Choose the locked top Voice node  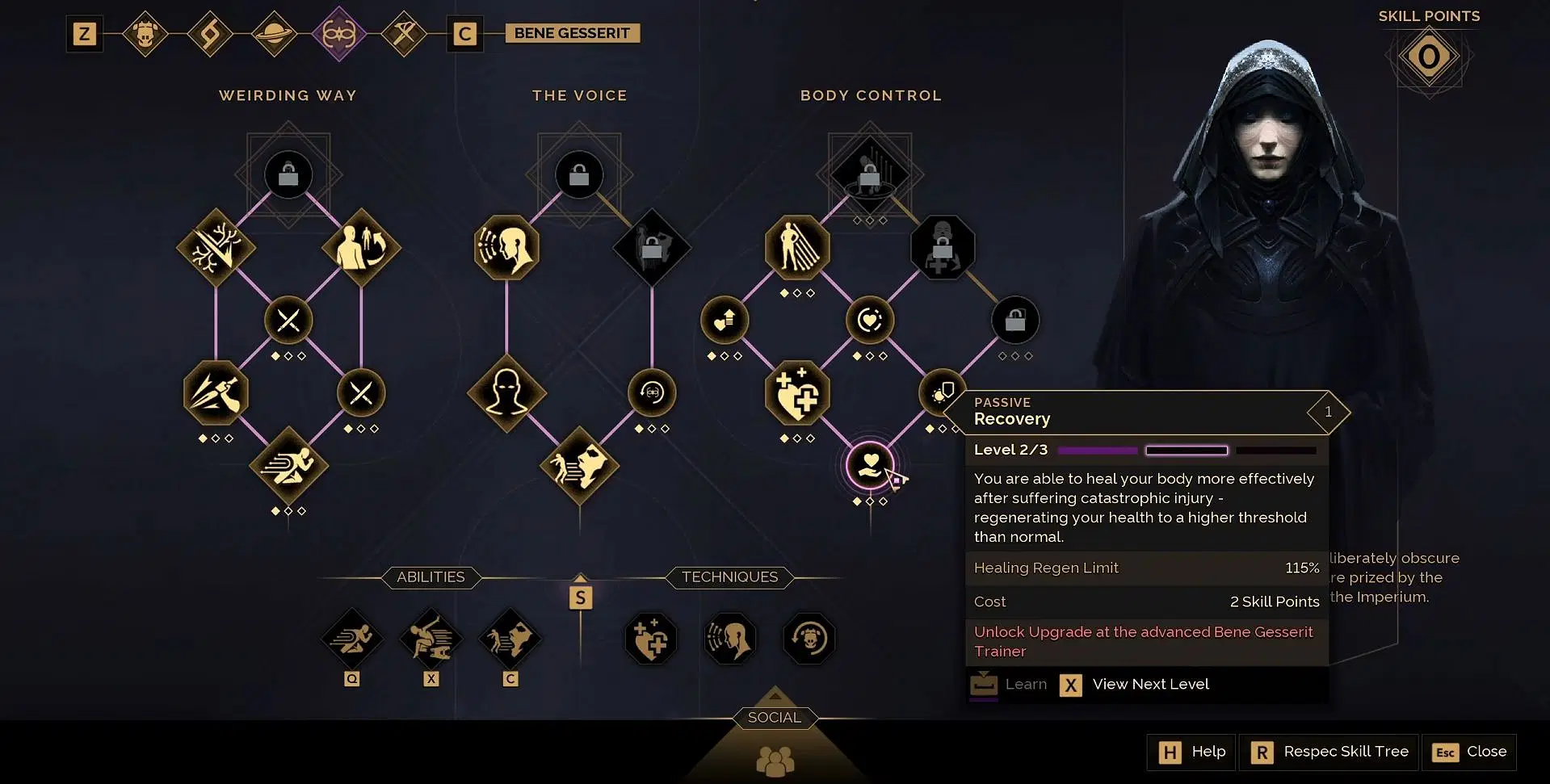coord(579,174)
